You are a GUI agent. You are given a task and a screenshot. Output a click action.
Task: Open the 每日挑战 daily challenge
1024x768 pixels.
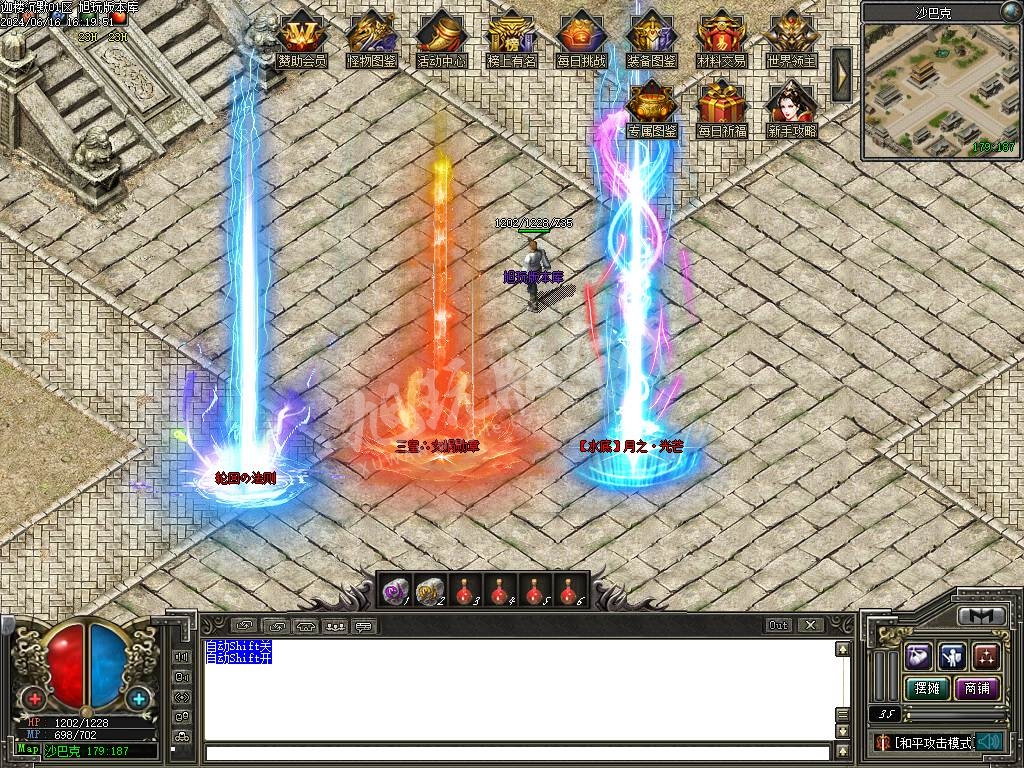(581, 37)
